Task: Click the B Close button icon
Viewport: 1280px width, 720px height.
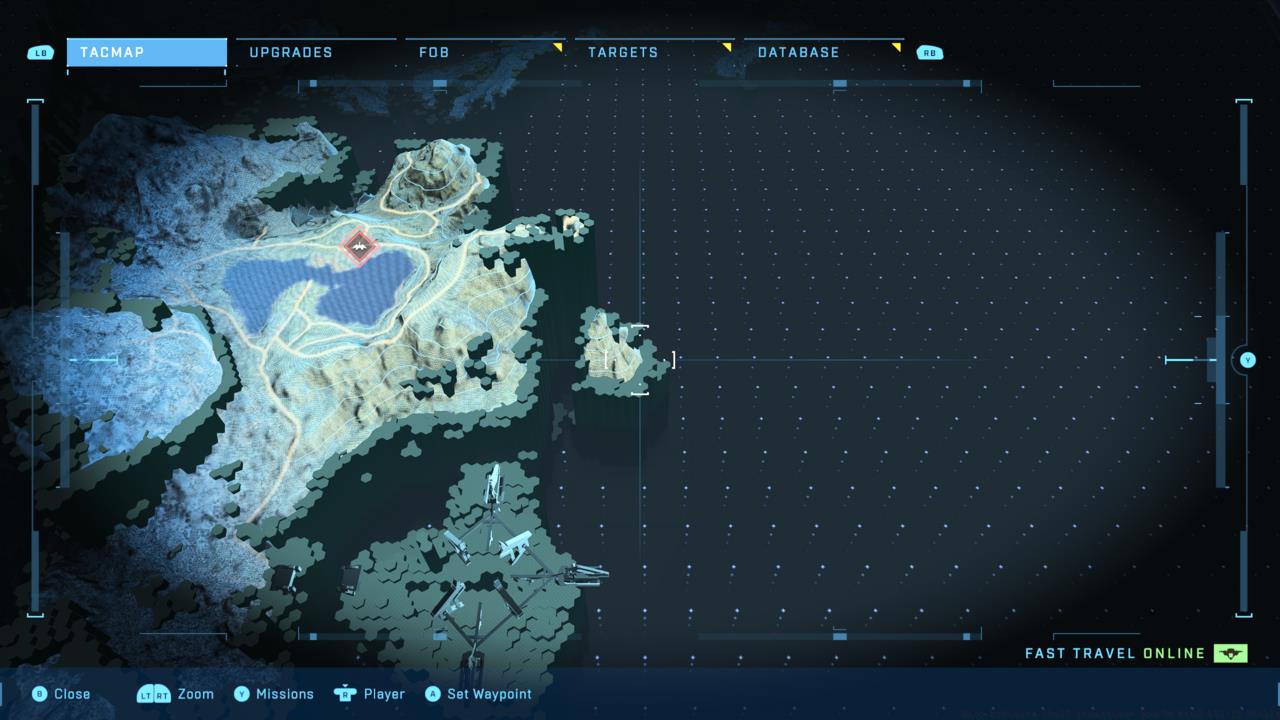Action: pyautogui.click(x=38, y=693)
